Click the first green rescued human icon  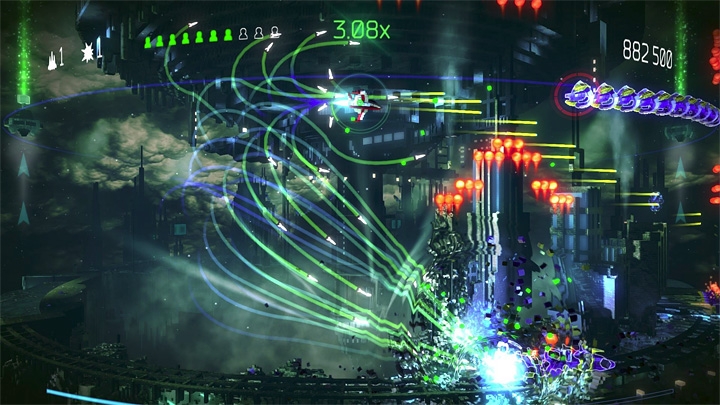[147, 40]
